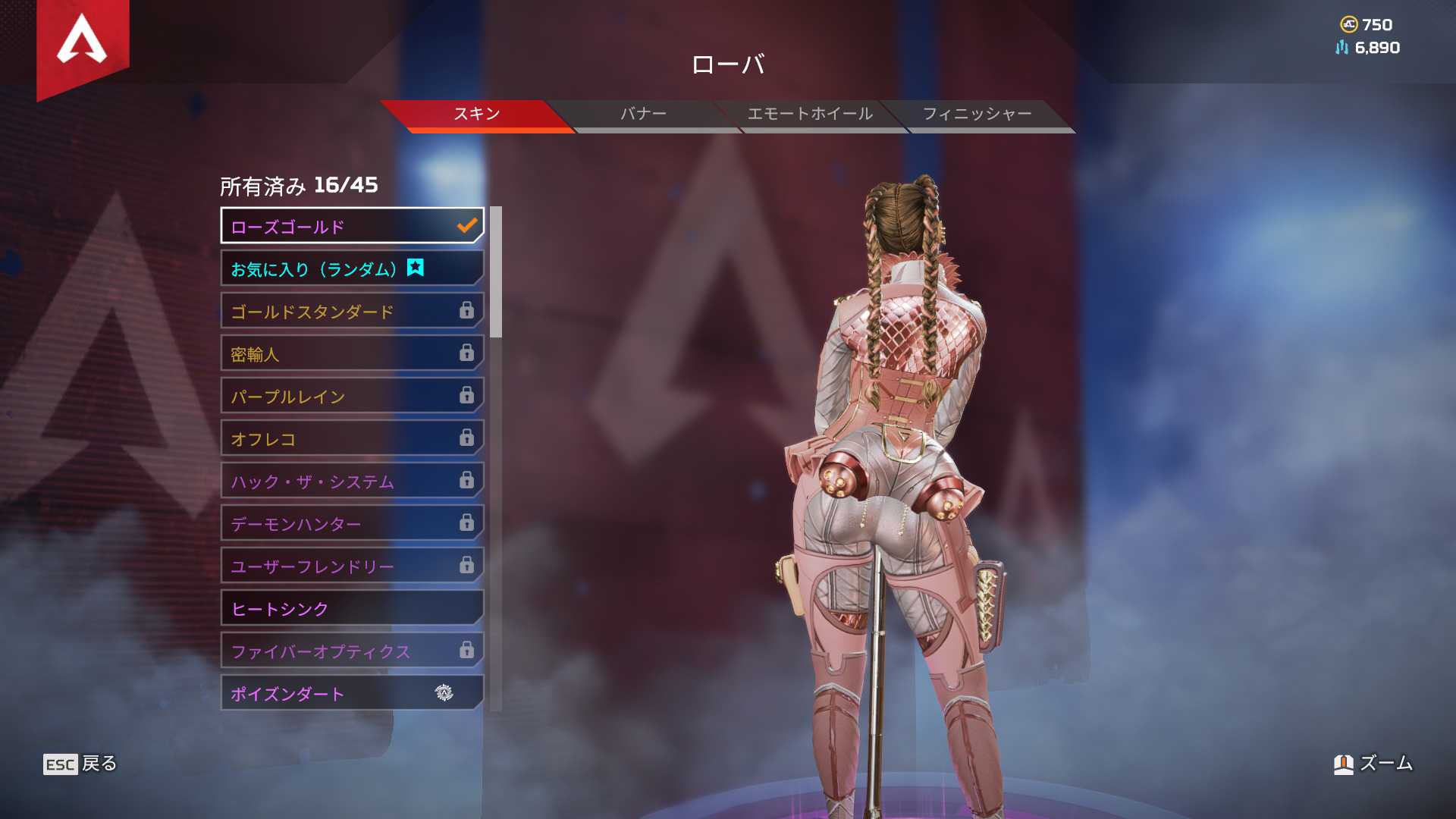The image size is (1456, 819).
Task: Select the ファイバーオプティクス skin
Action: (352, 651)
